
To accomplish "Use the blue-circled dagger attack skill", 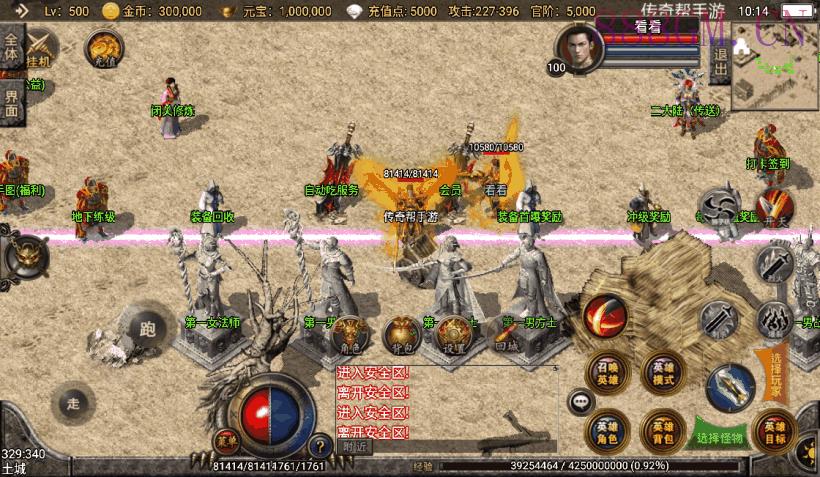I will (730, 389).
